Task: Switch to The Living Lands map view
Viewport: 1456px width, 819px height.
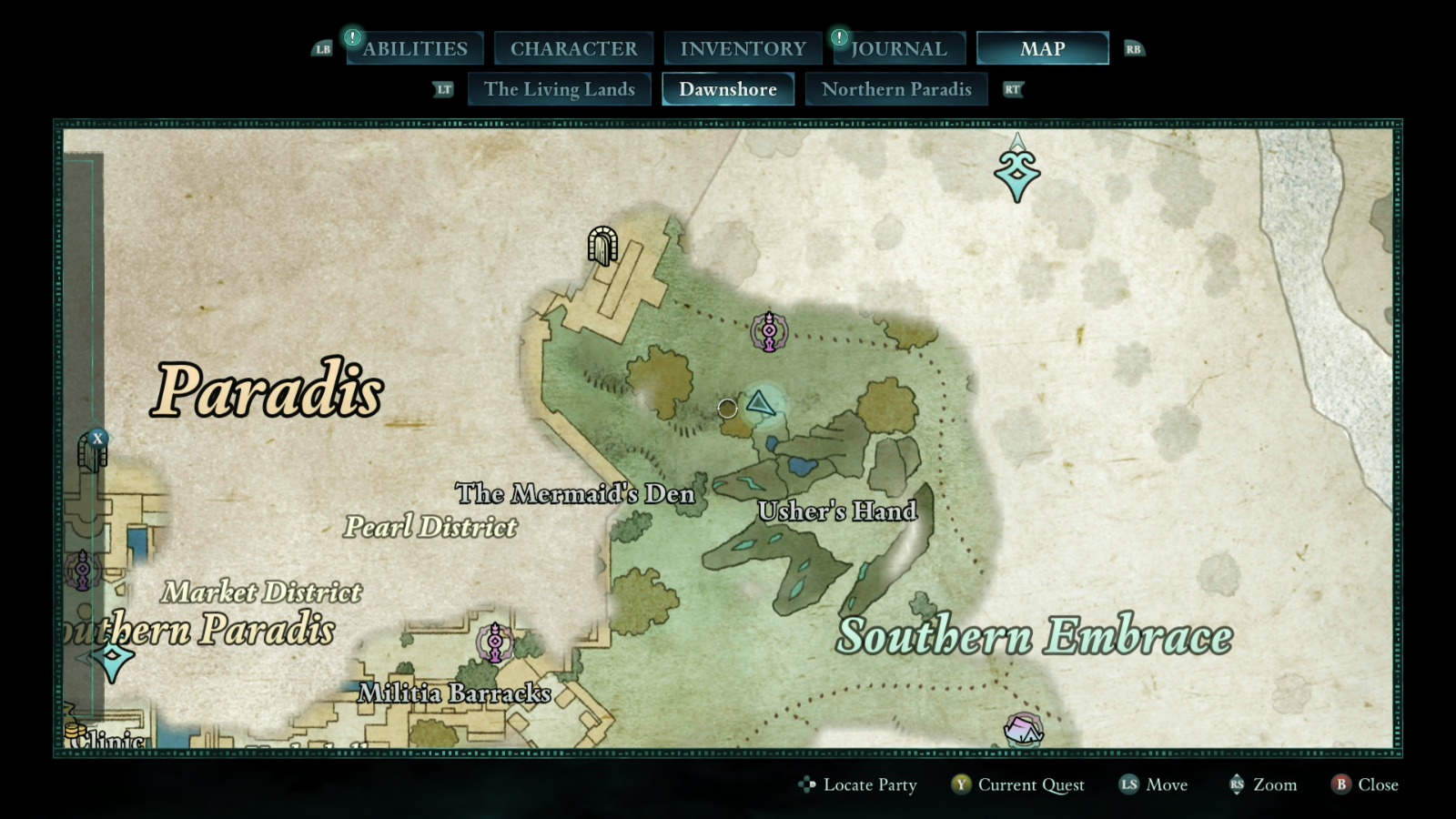Action: tap(559, 88)
